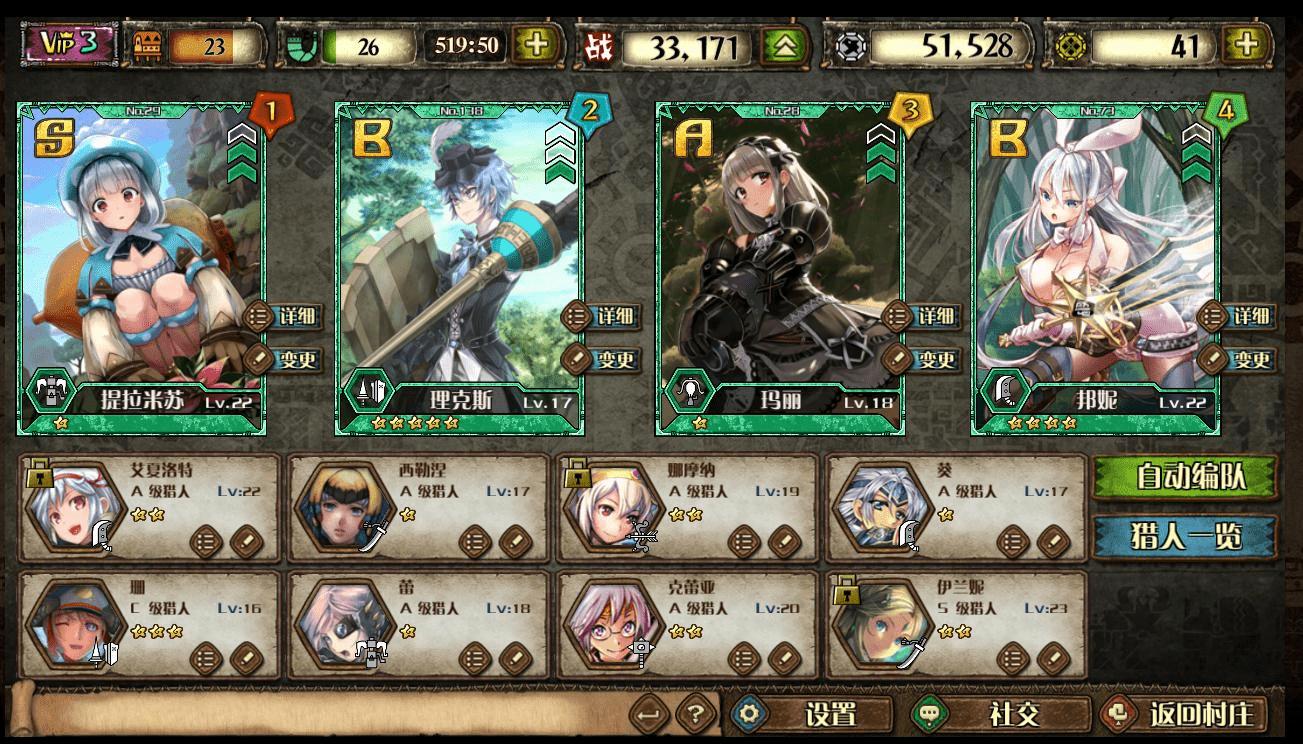Return to village with 返回村庄

pos(1184,714)
